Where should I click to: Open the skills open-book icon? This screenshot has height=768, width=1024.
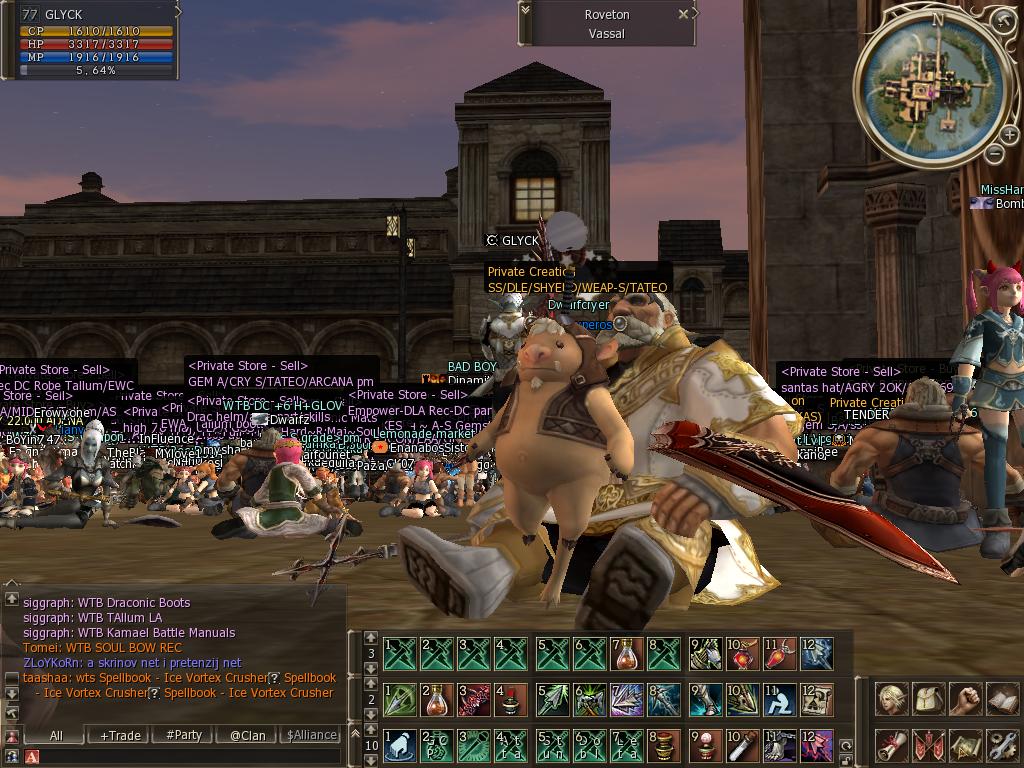1001,699
